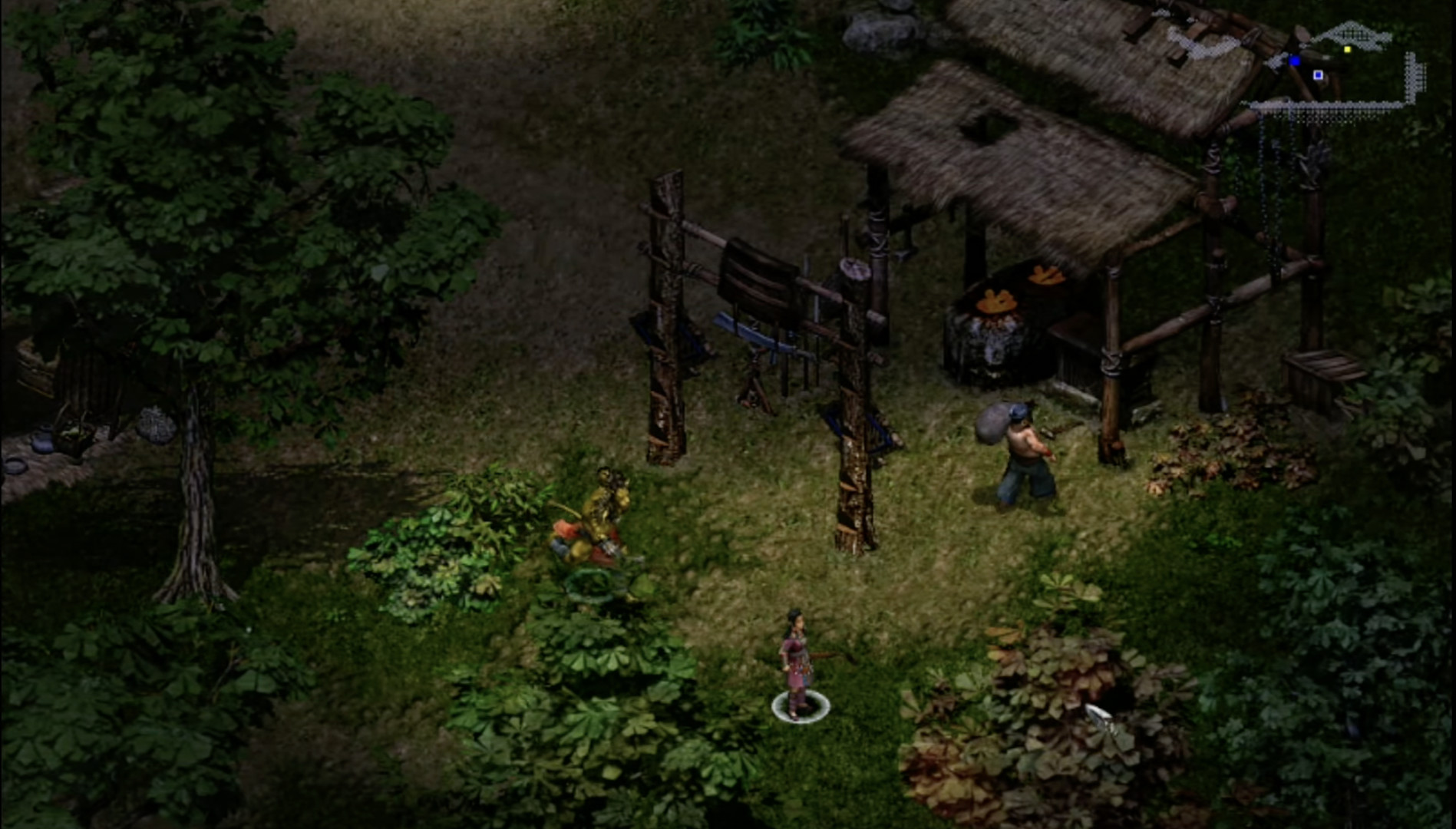Screen dimensions: 1456x829
Task: Click the white-bordered blue minimap marker
Action: (1319, 75)
